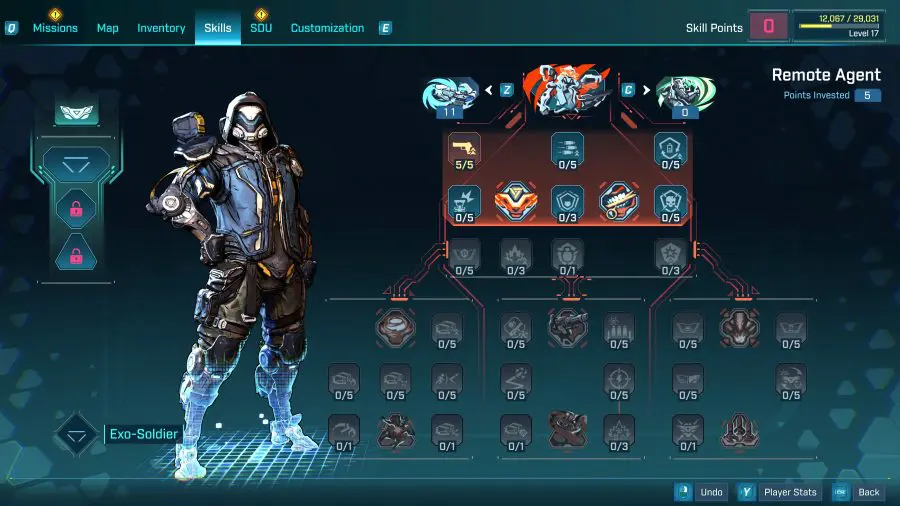Select the orange triangle-emblem action skill node
Image resolution: width=900 pixels, height=506 pixels.
[x=516, y=201]
